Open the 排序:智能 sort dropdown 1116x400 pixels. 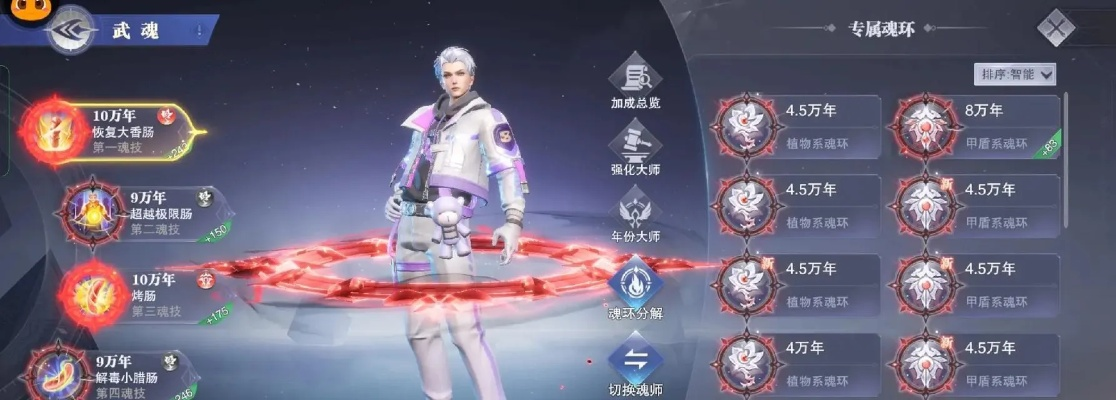point(1015,74)
